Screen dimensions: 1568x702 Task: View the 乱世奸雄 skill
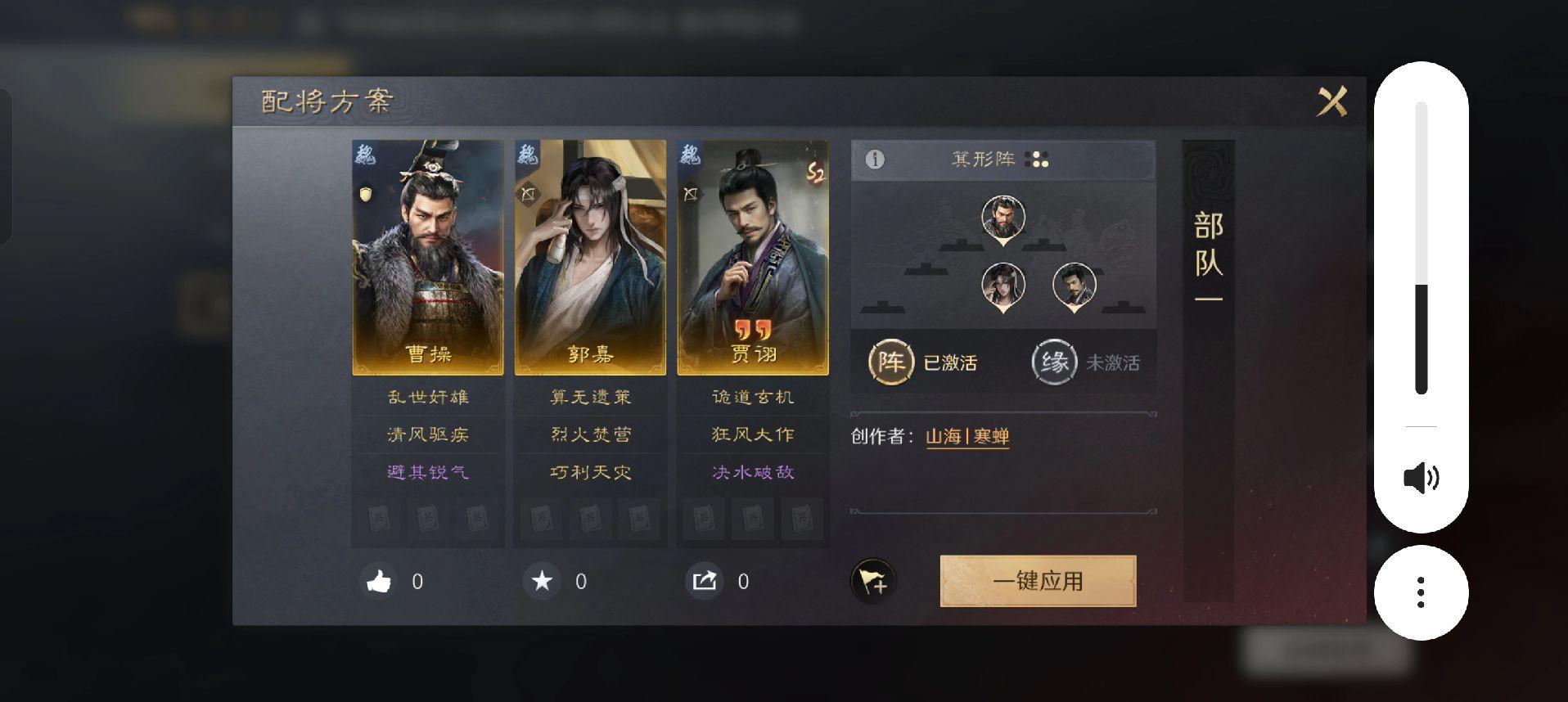click(427, 398)
